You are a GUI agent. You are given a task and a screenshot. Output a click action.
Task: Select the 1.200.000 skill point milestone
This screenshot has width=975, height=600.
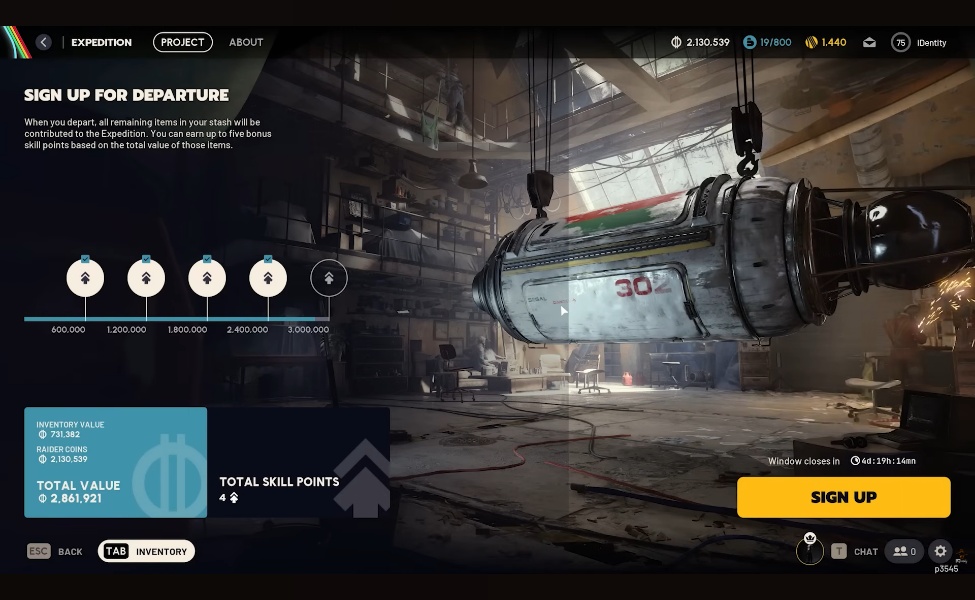coord(146,278)
